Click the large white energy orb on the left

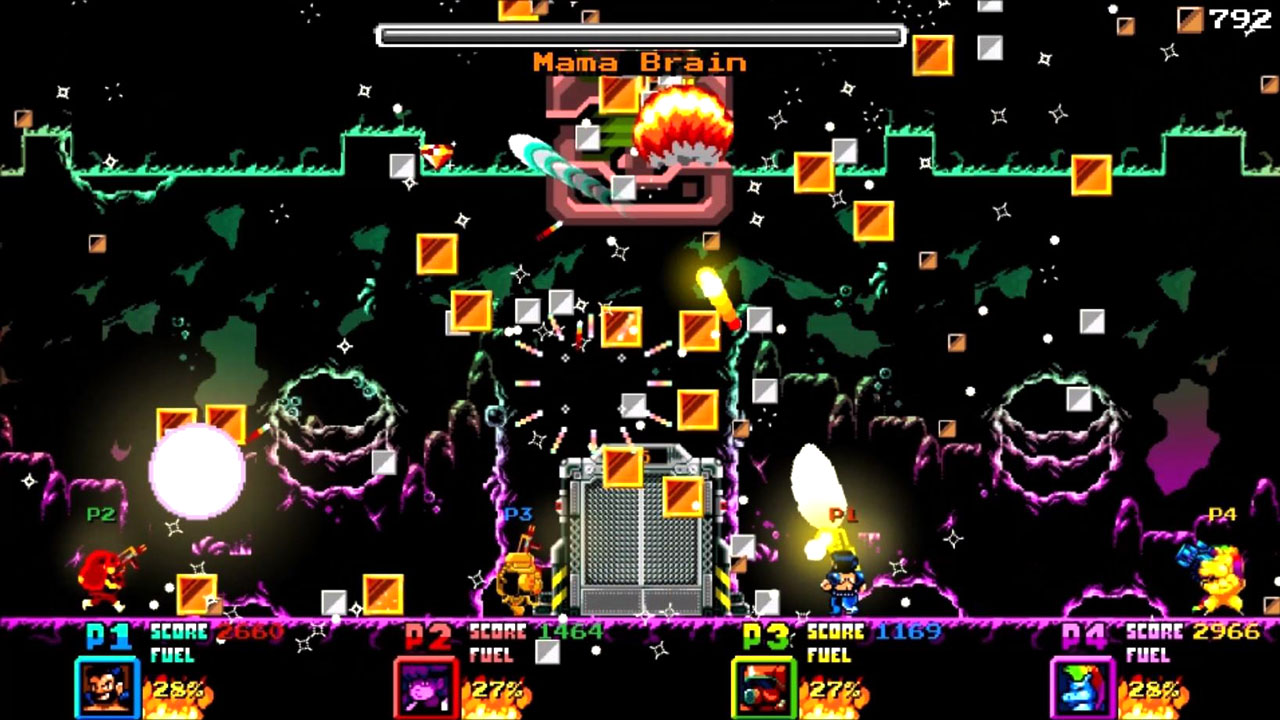click(x=198, y=470)
